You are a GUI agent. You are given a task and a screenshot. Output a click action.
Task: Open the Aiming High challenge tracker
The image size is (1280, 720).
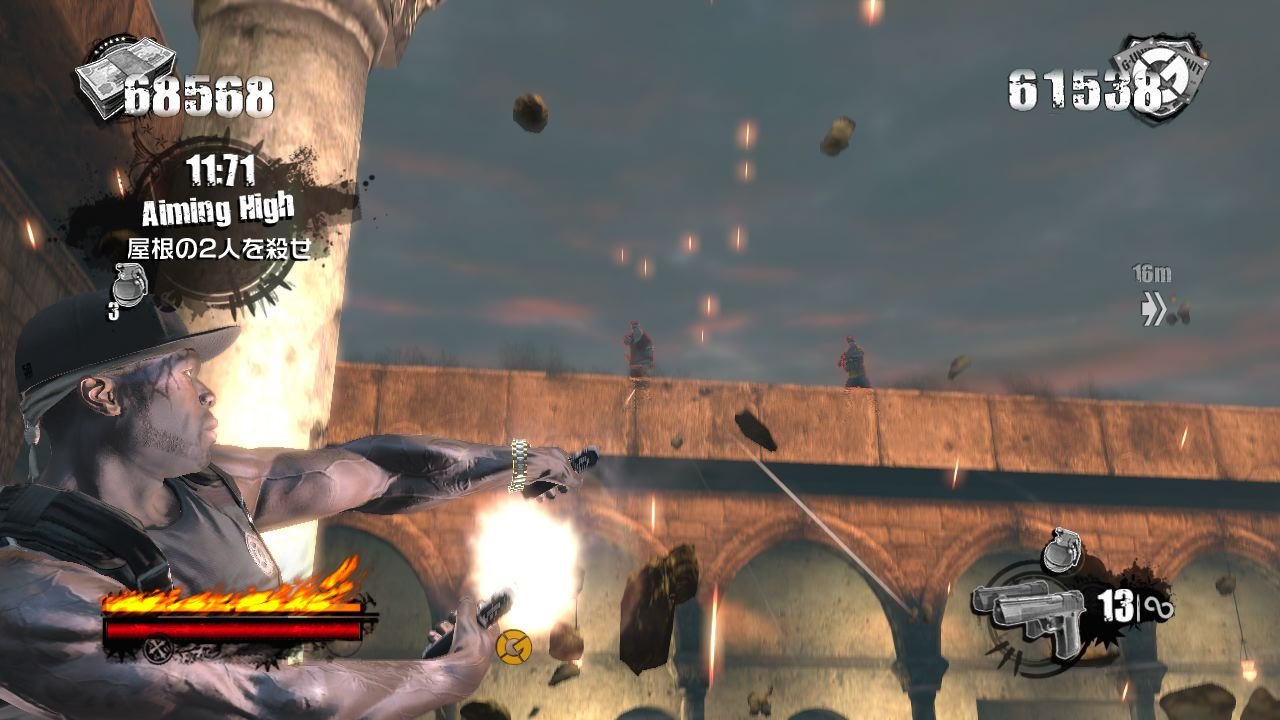pos(218,210)
